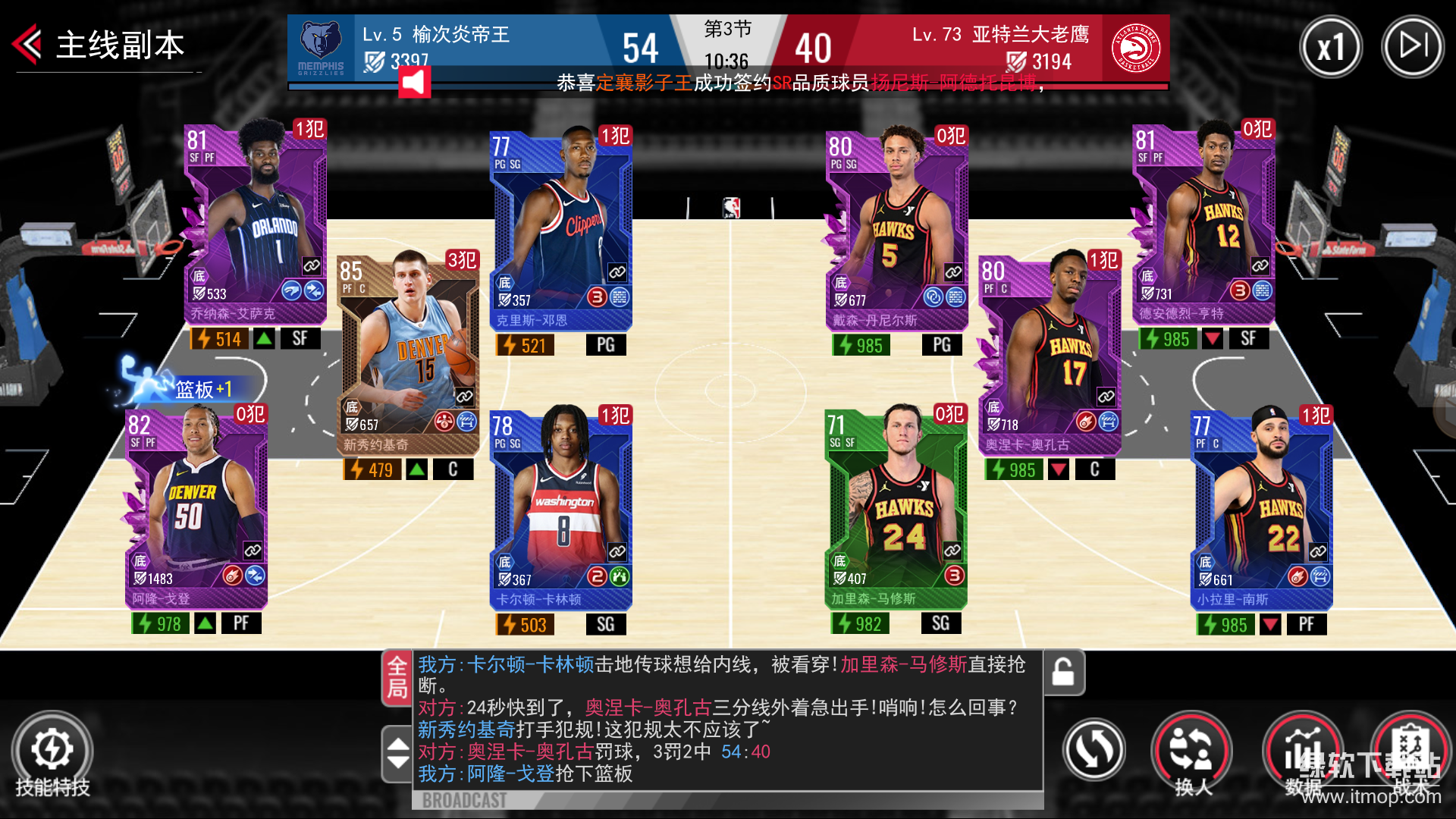Tap the back arrow beside 主线副本
The width and height of the screenshot is (1456, 819).
coord(25,43)
